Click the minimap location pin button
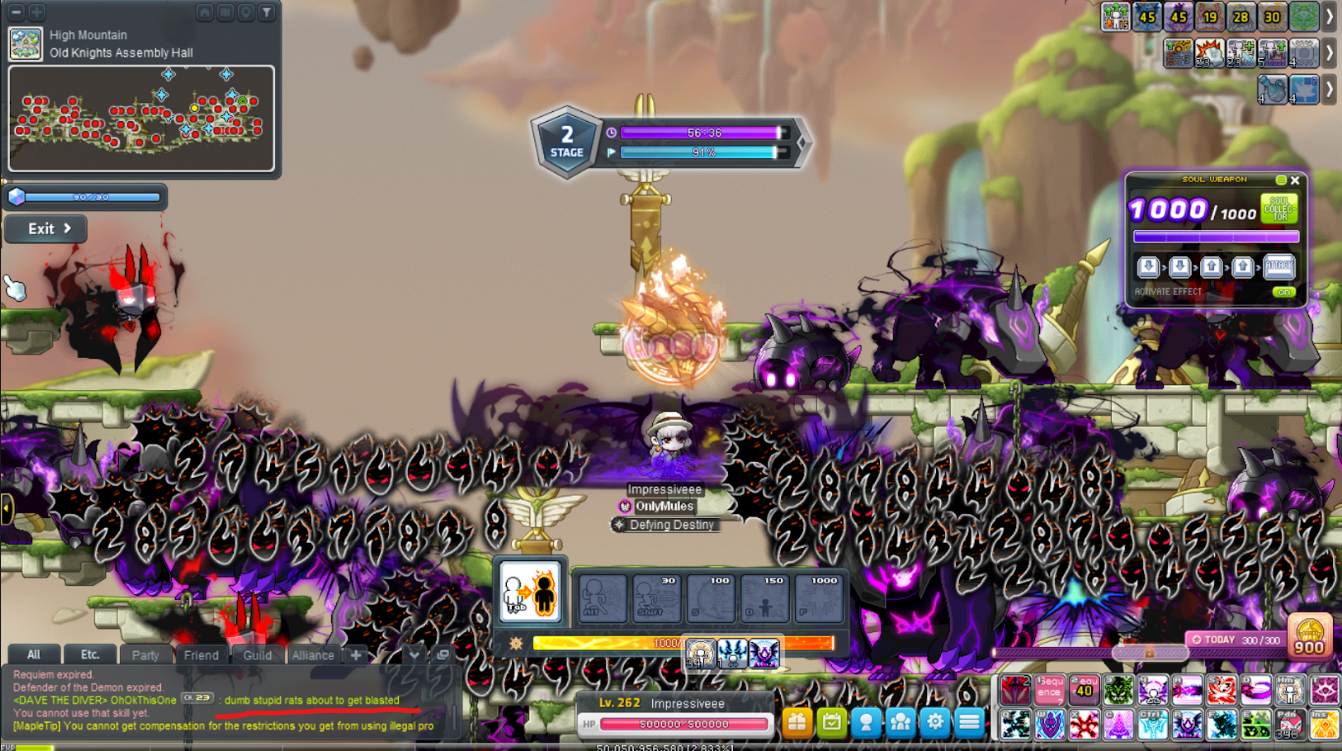 (x=246, y=13)
